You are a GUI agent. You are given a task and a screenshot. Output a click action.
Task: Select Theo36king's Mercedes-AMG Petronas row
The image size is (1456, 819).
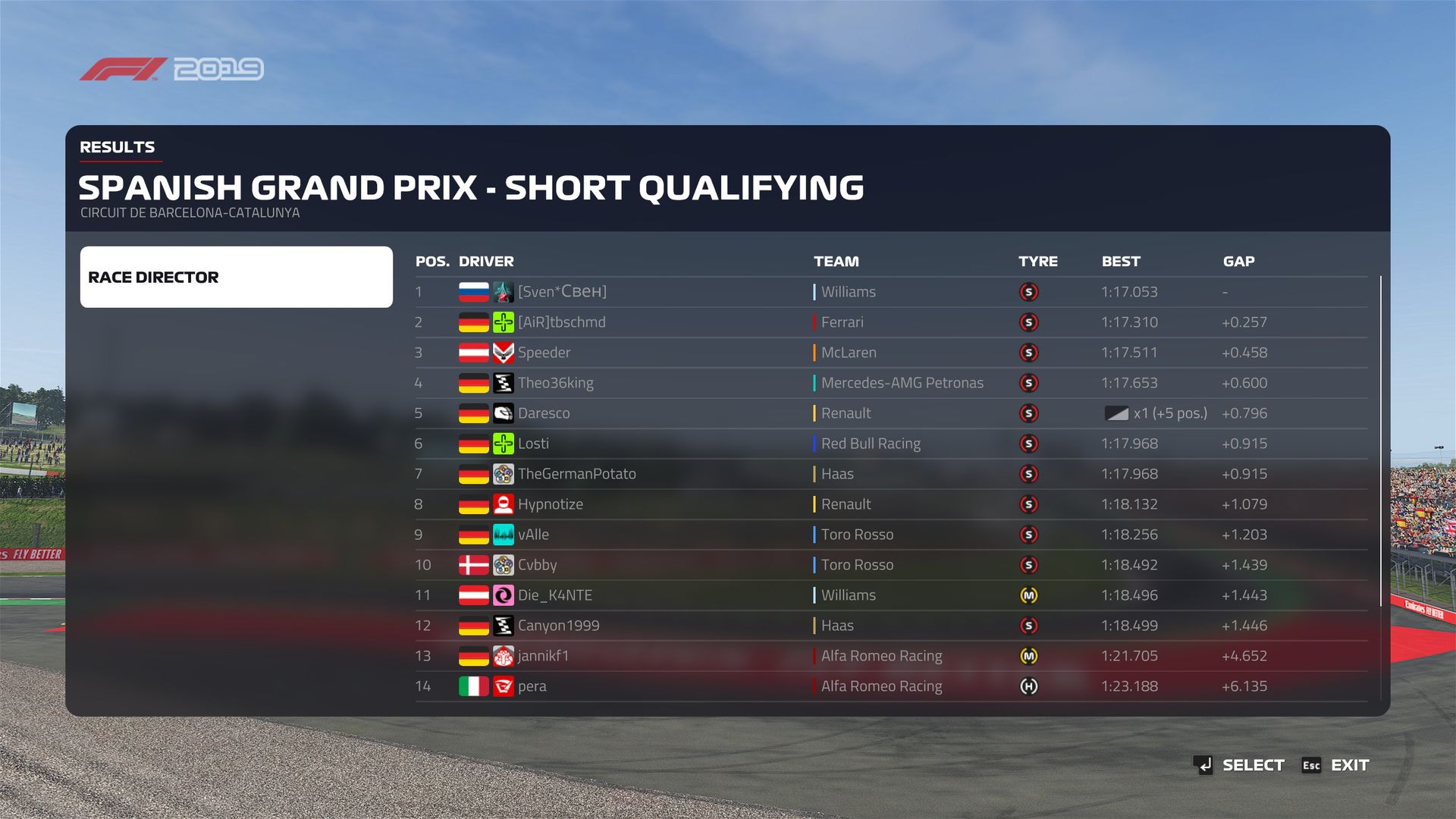point(555,383)
